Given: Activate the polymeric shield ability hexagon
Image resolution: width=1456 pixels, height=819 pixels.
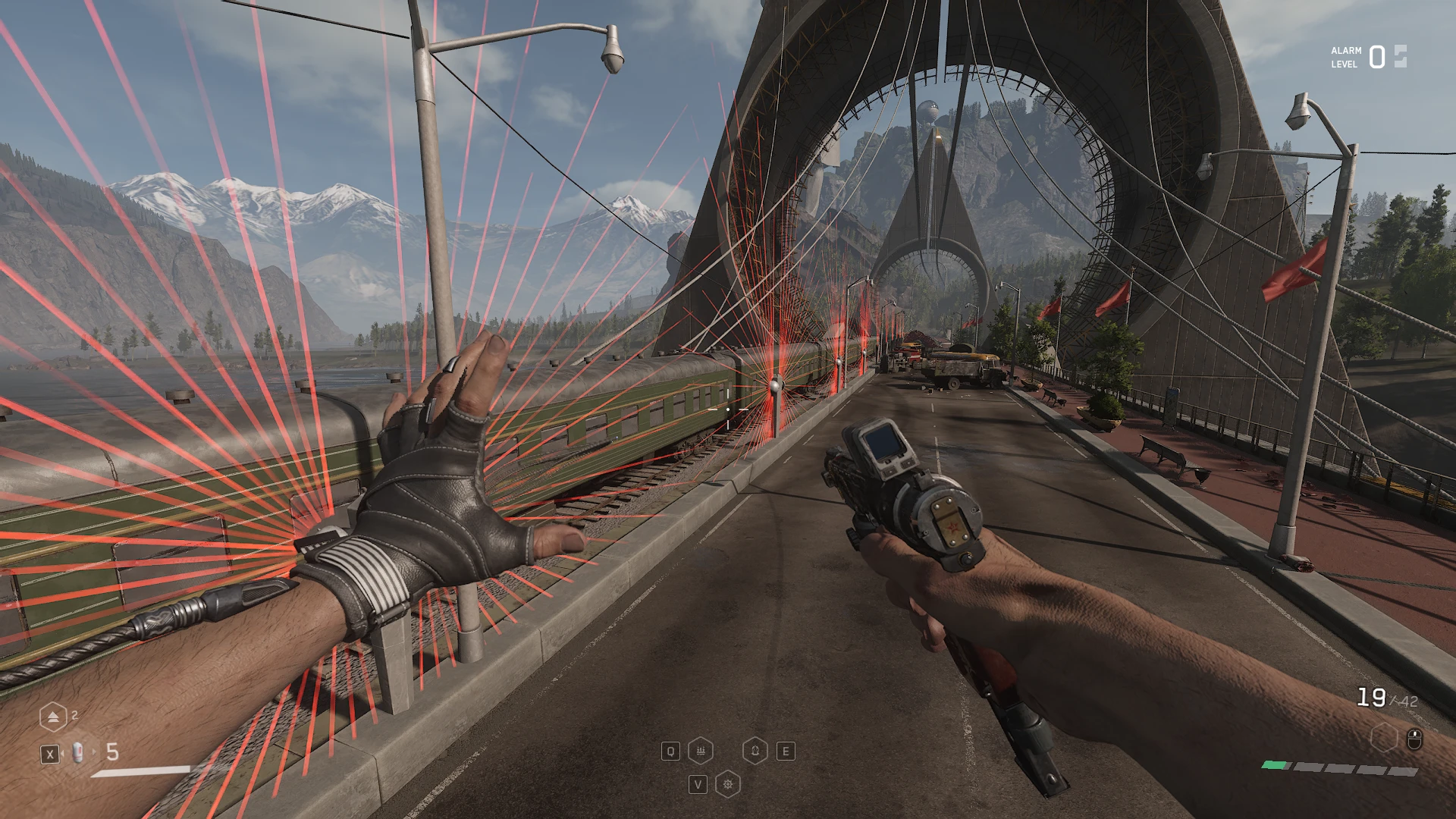Looking at the screenshot, I should [755, 751].
